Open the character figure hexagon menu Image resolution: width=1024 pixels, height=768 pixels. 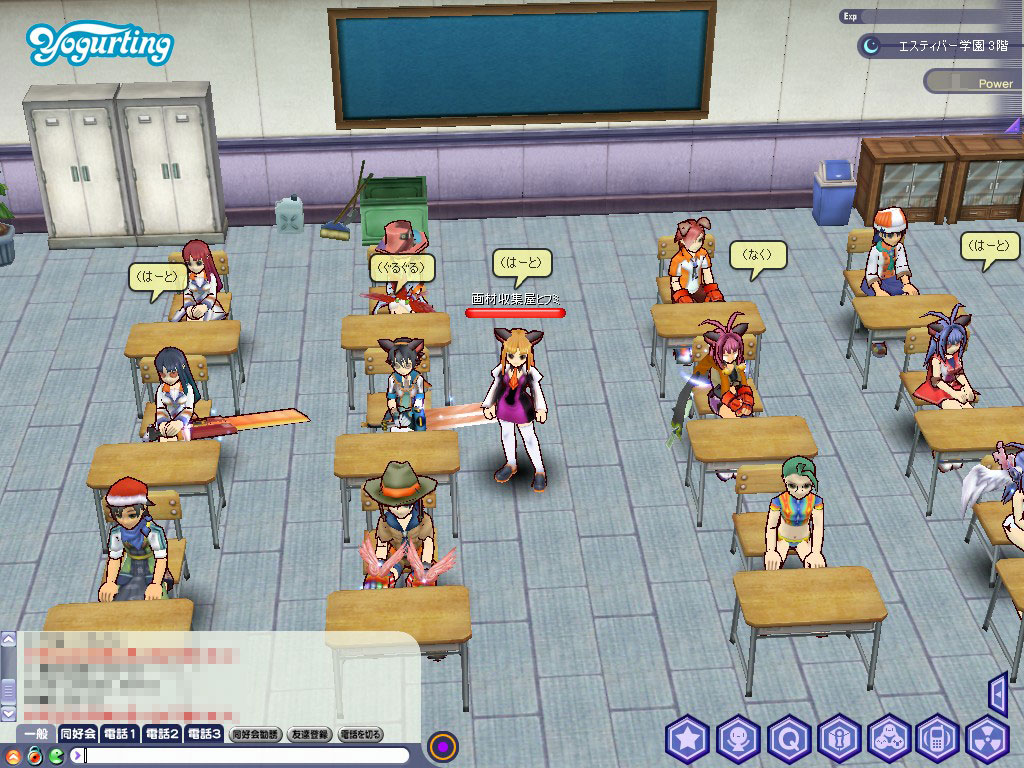pyautogui.click(x=738, y=740)
